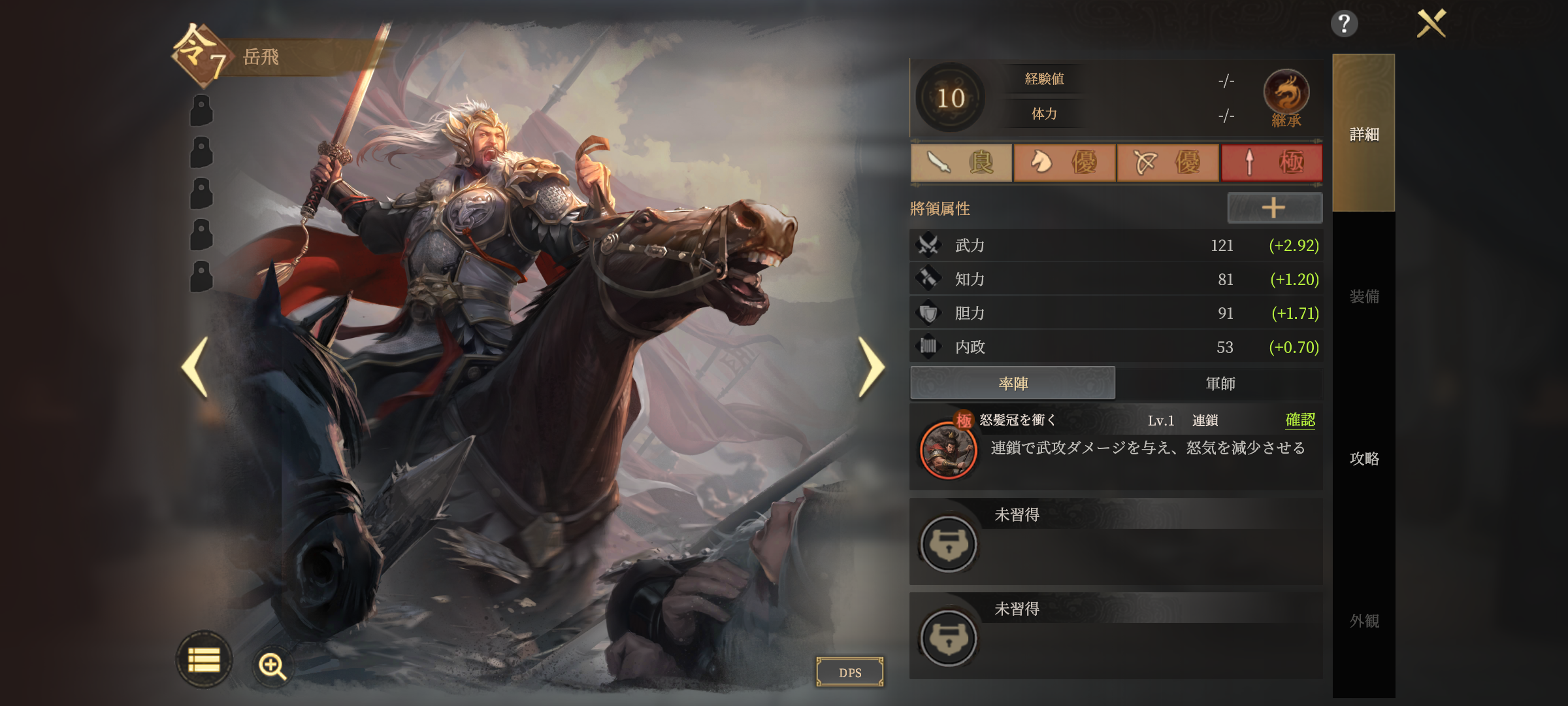Screen dimensions: 1568x706
Task: Zoom the portrait with magnifier icon
Action: [272, 666]
